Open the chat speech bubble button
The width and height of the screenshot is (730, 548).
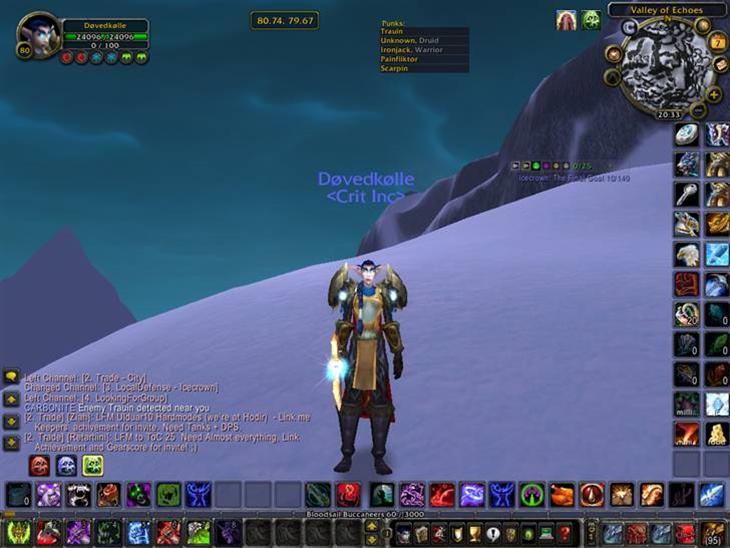(11, 377)
